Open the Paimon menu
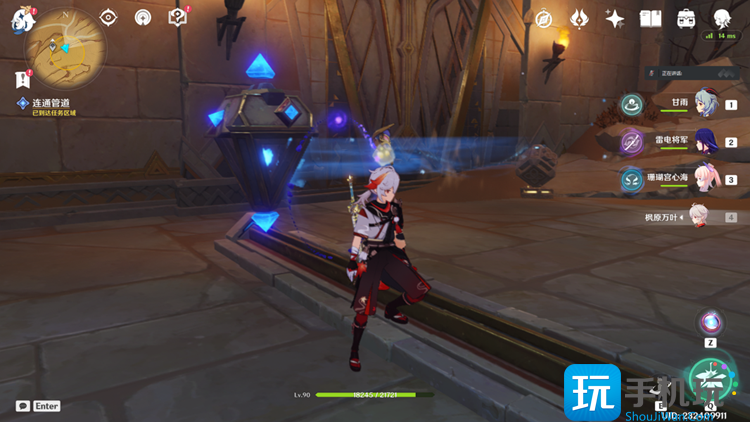The width and height of the screenshot is (750, 422). pos(23,18)
